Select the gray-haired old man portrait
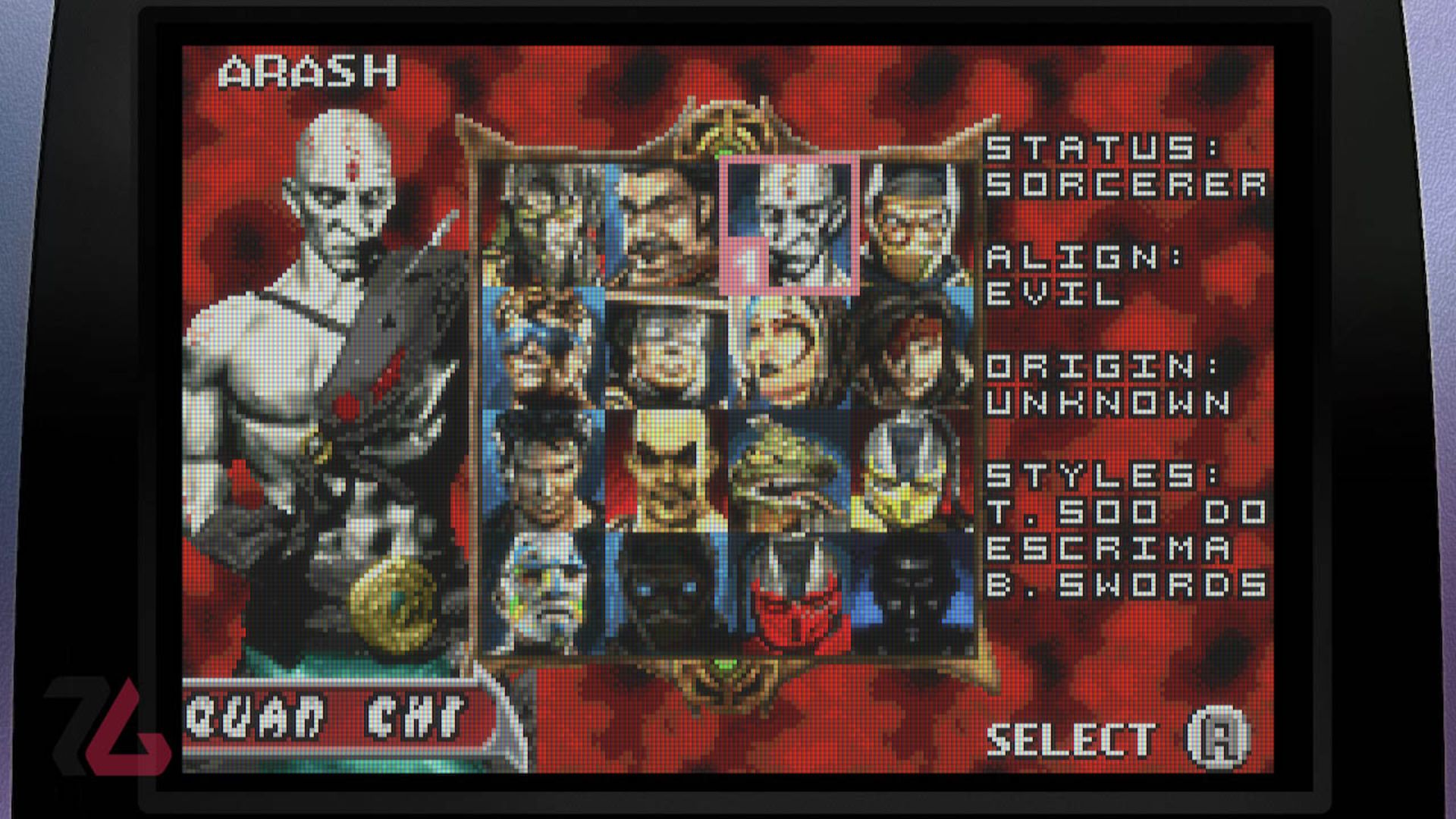 665,349
